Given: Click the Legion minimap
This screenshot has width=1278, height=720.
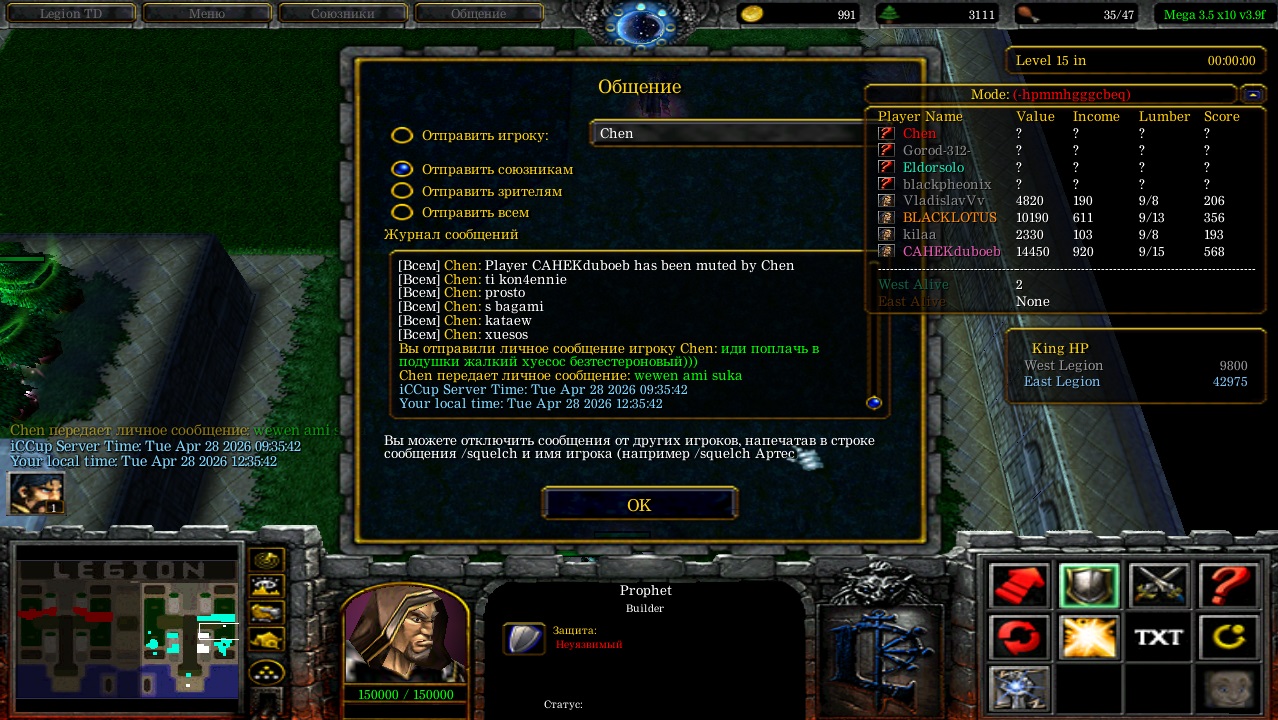Looking at the screenshot, I should tap(127, 627).
